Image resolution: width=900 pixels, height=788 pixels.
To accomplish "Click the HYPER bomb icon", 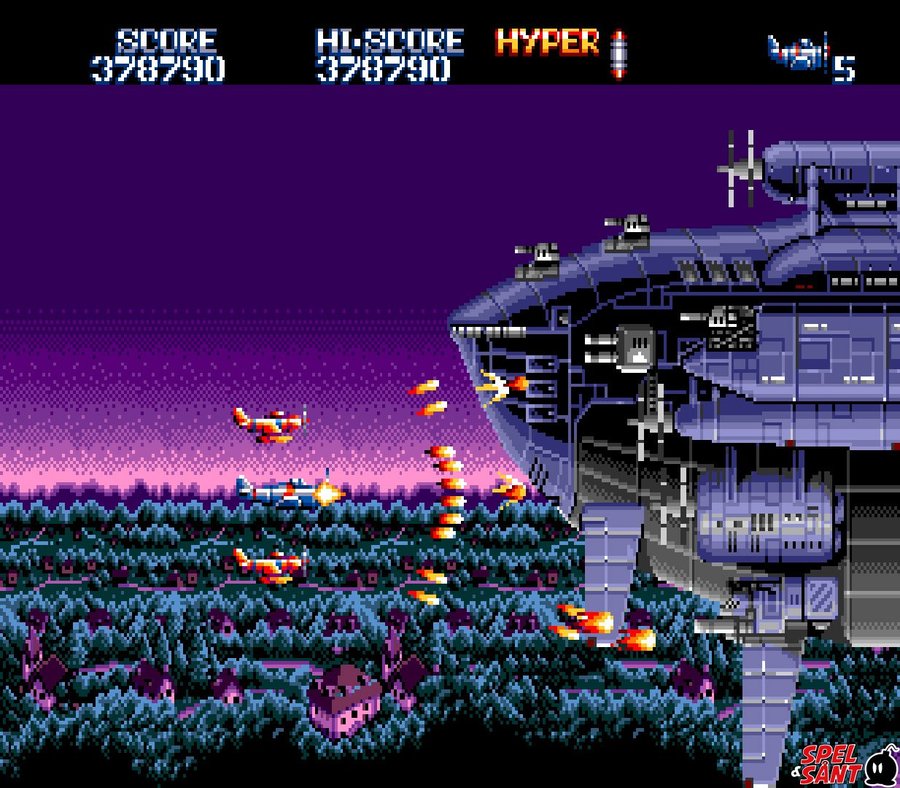I will (x=618, y=53).
